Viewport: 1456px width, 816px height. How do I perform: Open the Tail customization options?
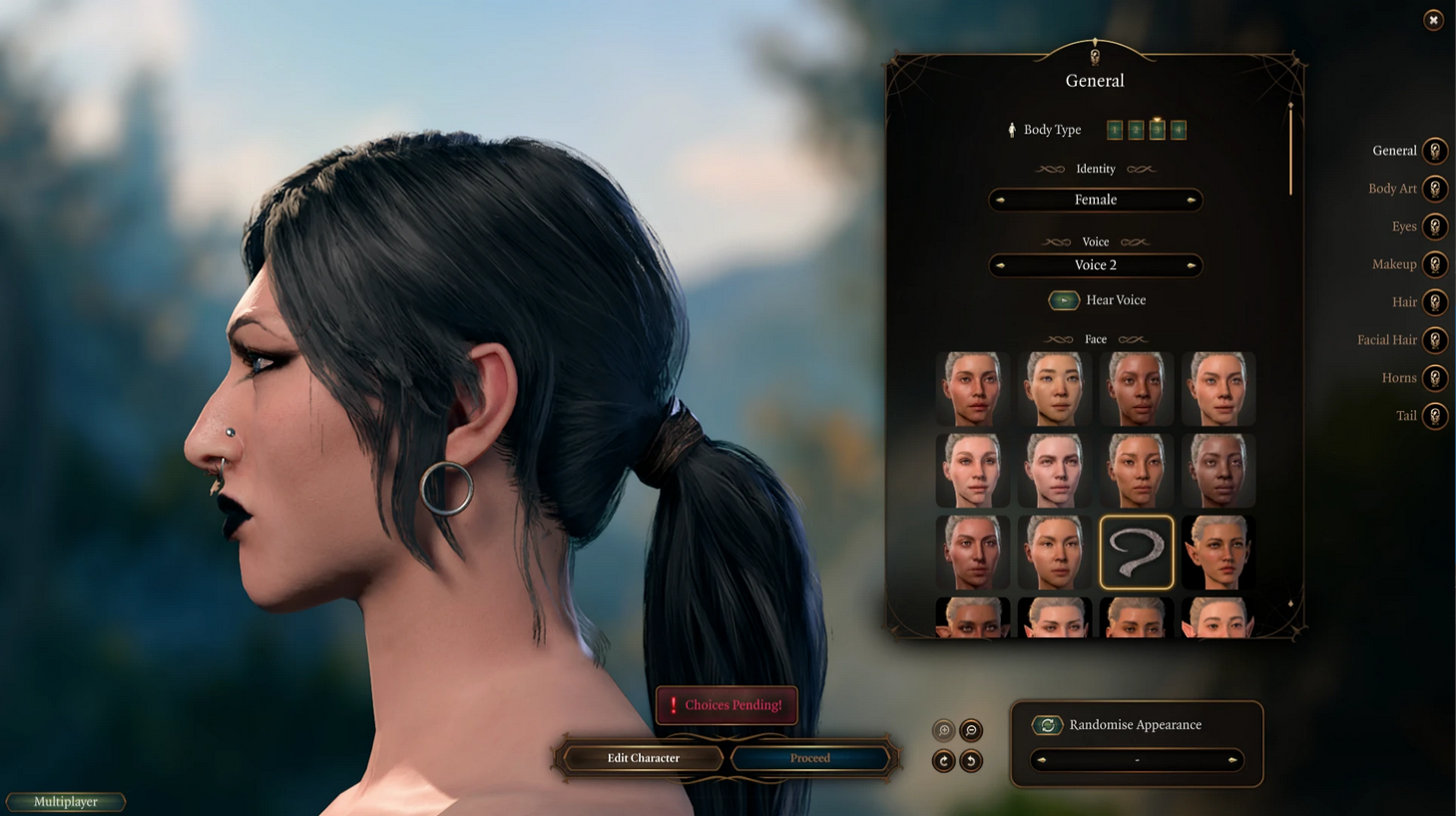coord(1435,415)
